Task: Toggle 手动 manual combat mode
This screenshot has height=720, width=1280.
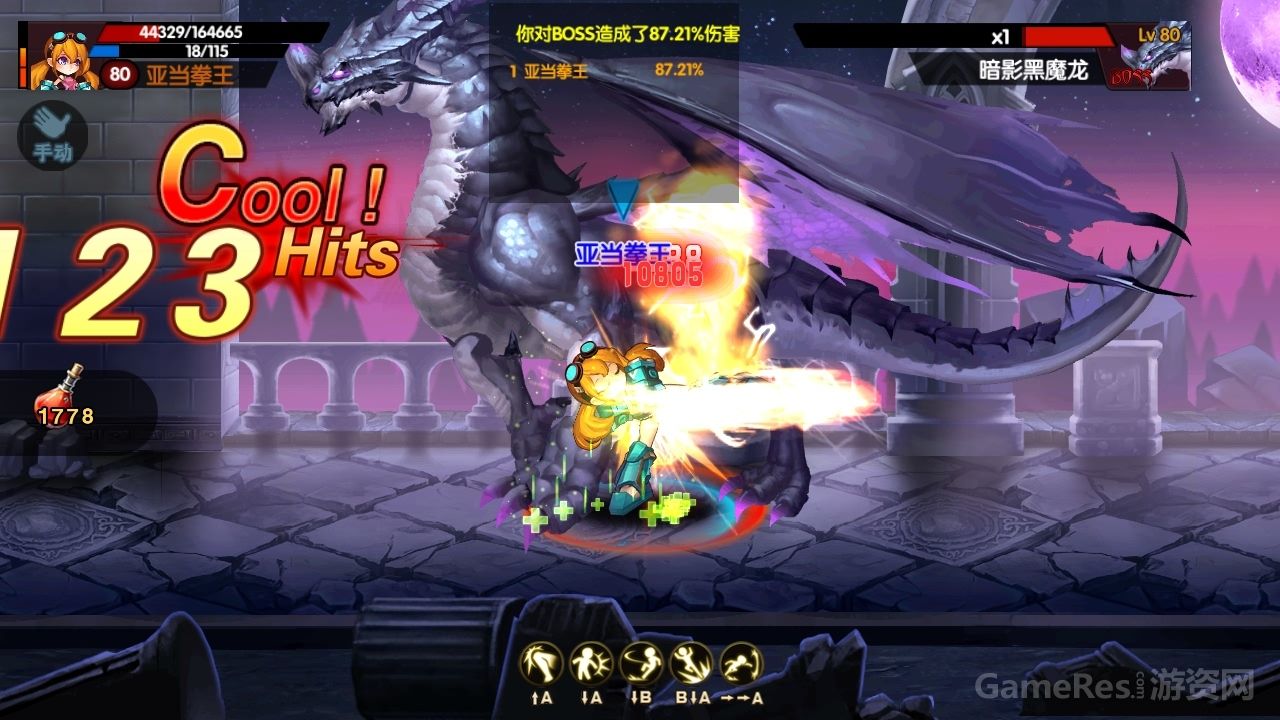Action: 52,136
